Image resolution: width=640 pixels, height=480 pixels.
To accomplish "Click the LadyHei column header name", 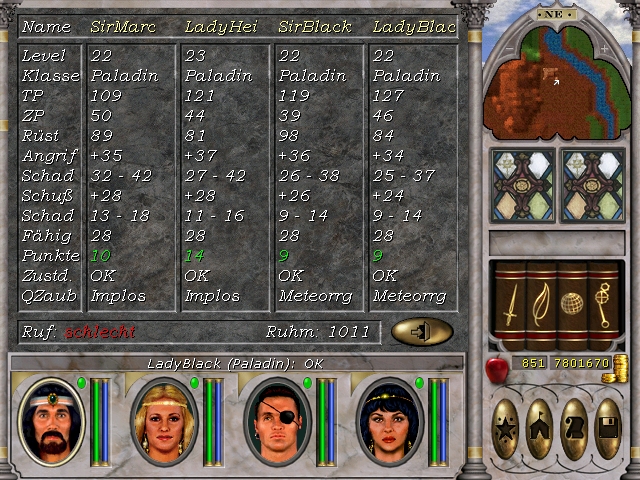I will coord(216,27).
